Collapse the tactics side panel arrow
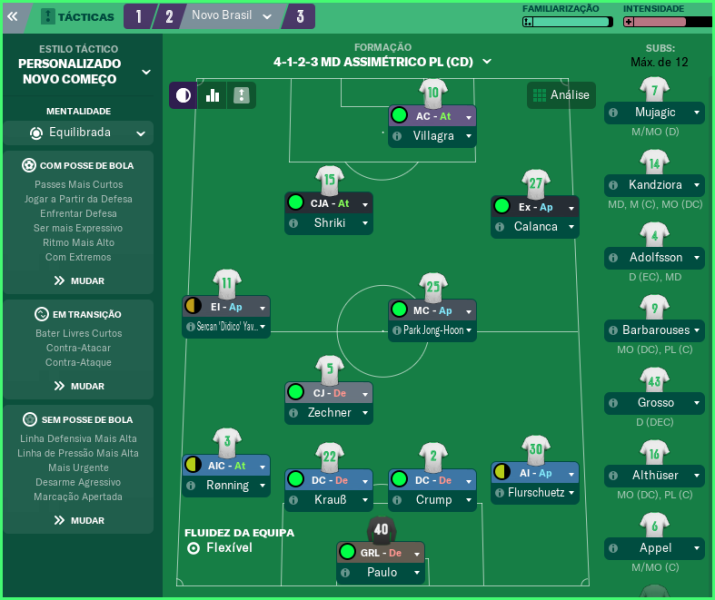This screenshot has width=715, height=600. [x=13, y=16]
